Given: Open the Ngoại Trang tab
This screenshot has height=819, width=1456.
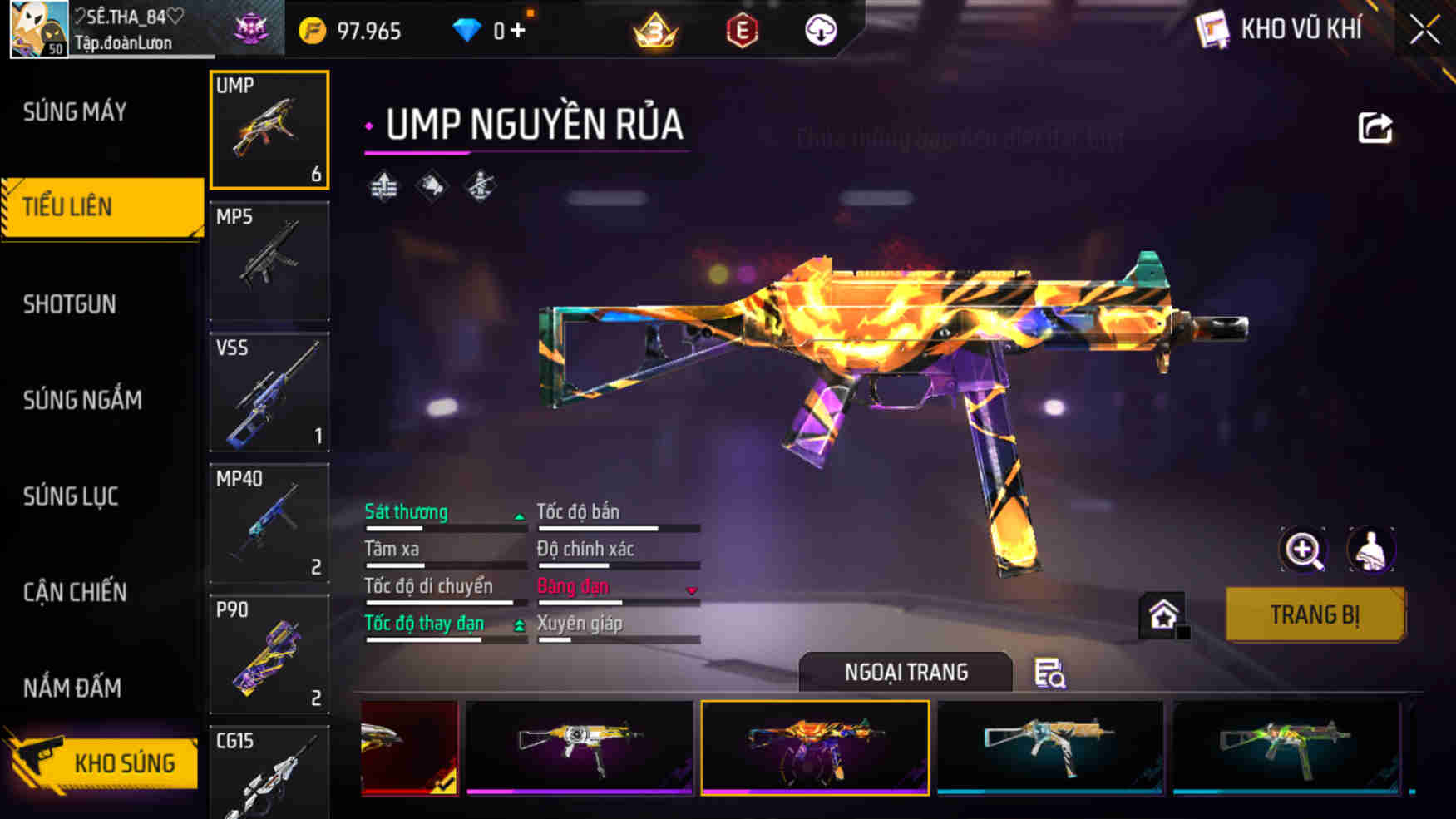Looking at the screenshot, I should [906, 672].
